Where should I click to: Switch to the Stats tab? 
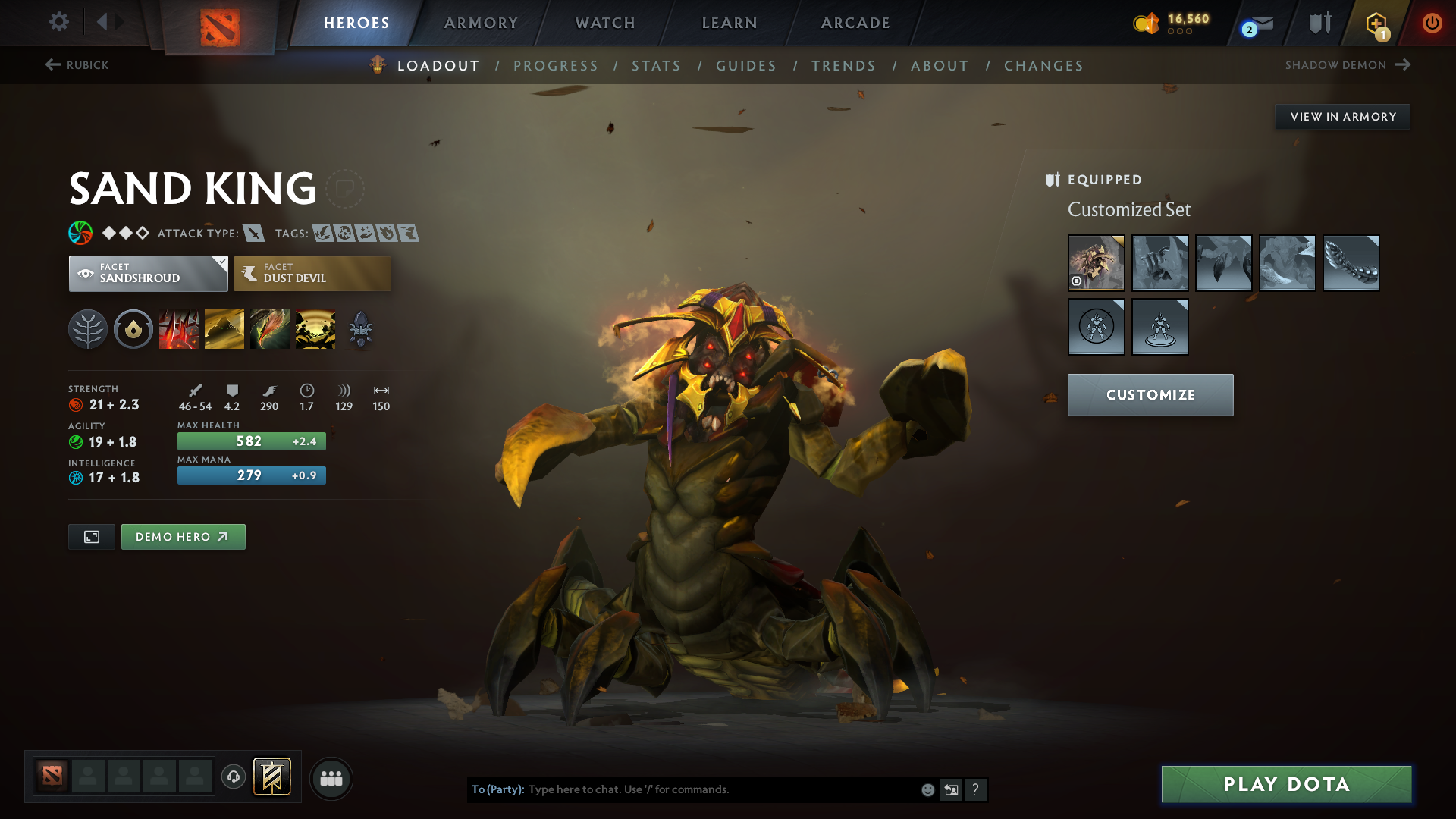click(656, 66)
